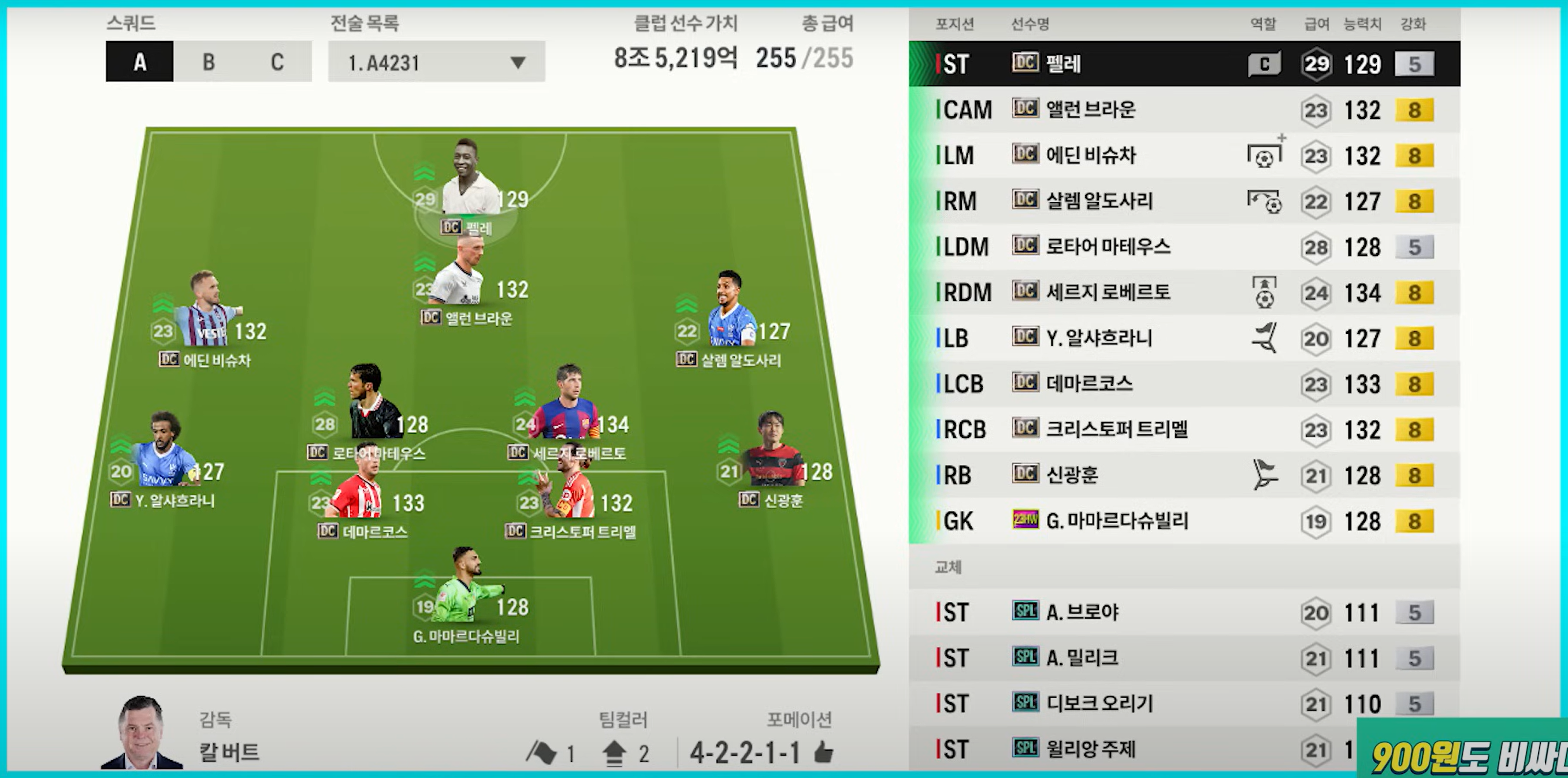The width and height of the screenshot is (1568, 778).
Task: Select squad tab A
Action: click(x=139, y=61)
